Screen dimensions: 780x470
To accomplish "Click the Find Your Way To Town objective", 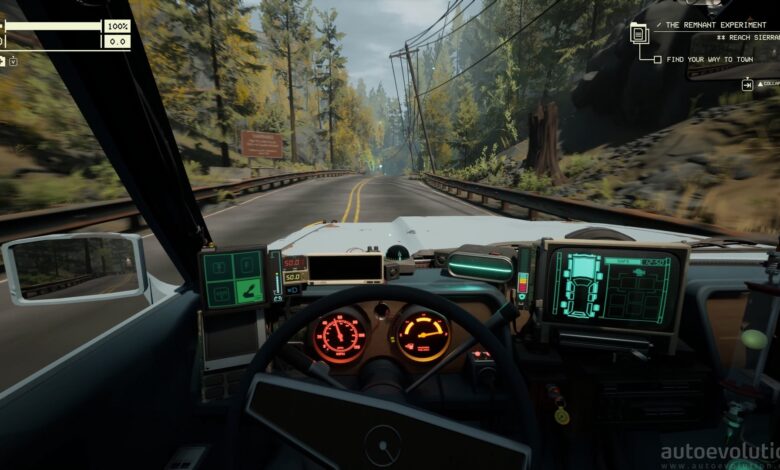I will [710, 60].
